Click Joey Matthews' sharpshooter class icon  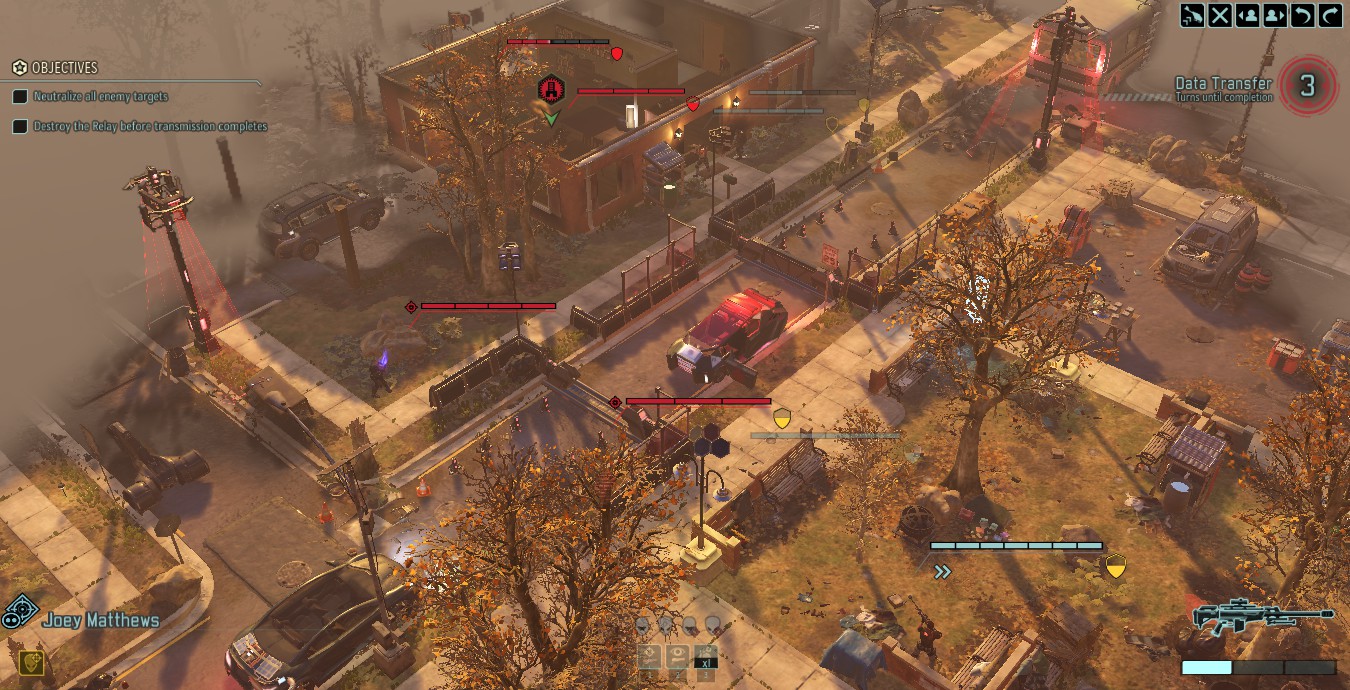coord(20,611)
